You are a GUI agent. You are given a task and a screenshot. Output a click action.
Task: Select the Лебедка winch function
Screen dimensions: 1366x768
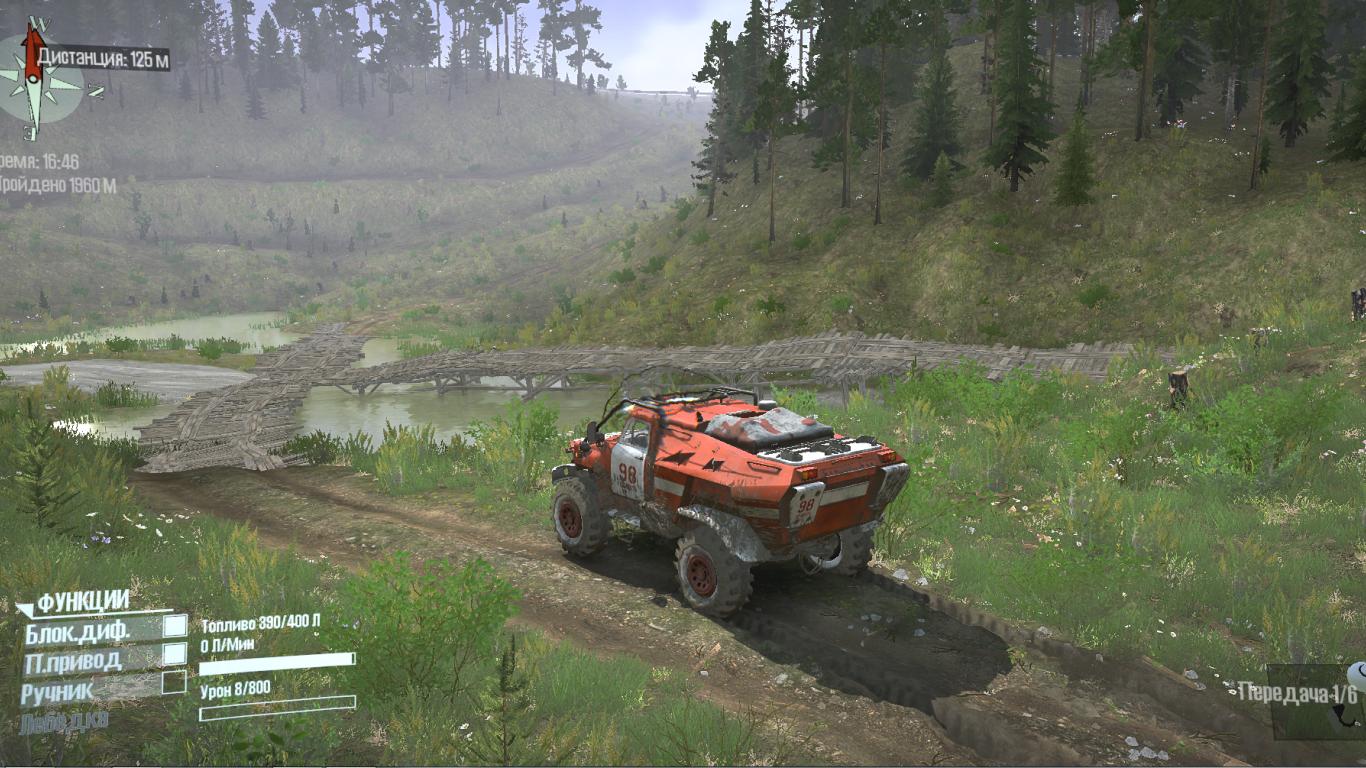[x=64, y=720]
